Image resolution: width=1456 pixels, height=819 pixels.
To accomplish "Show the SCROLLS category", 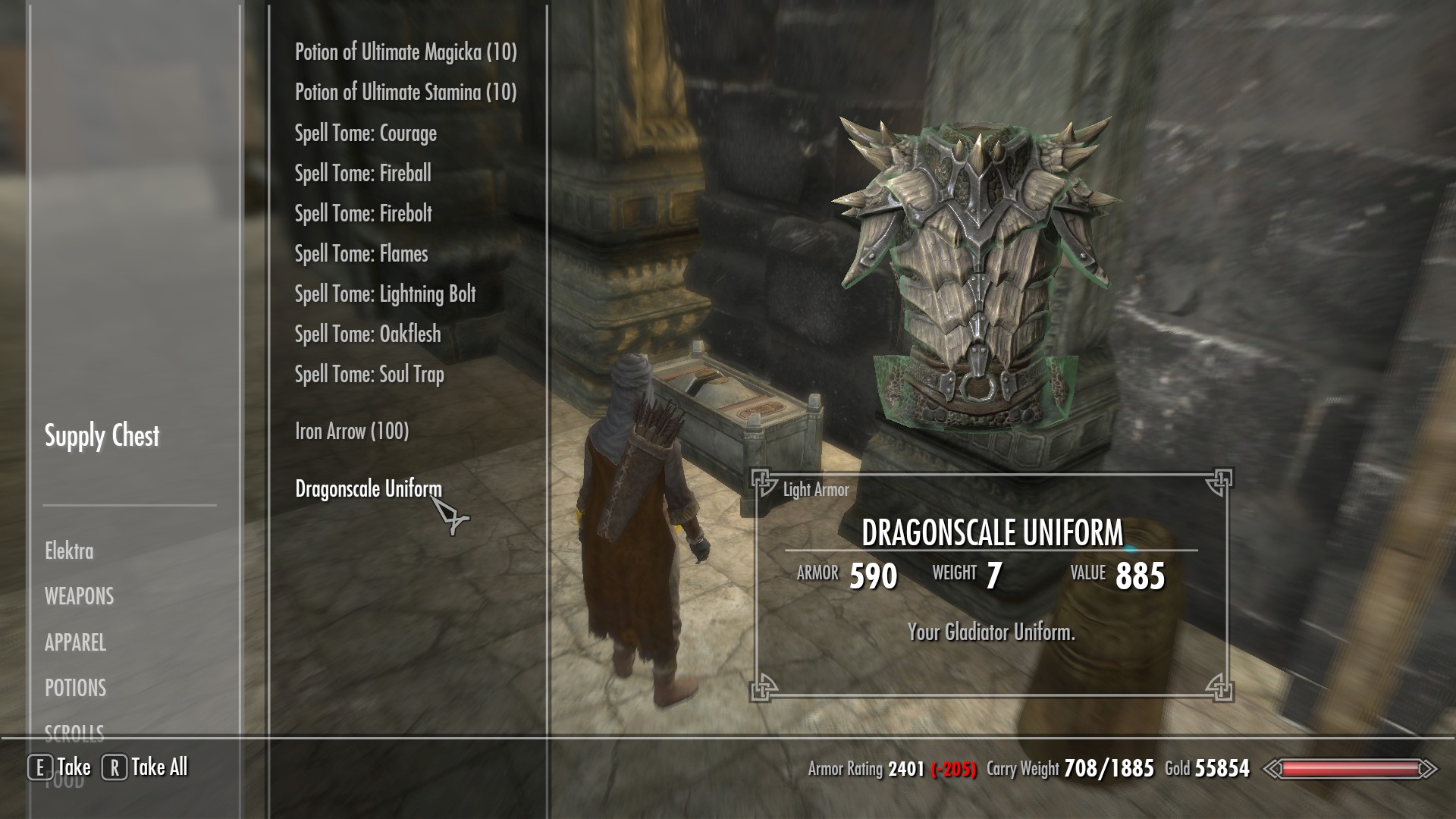I will (x=74, y=732).
